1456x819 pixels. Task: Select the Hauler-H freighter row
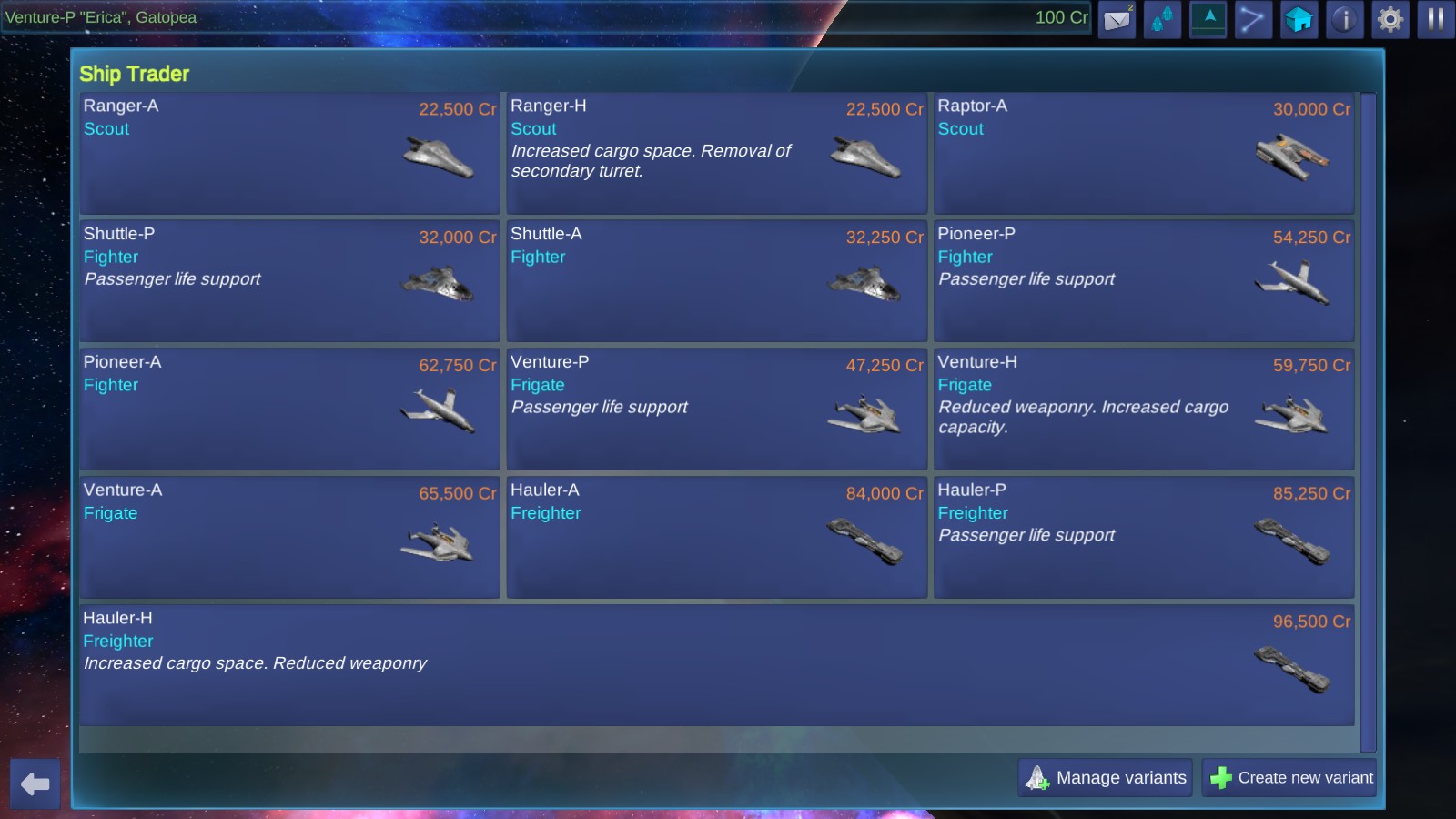coord(716,665)
